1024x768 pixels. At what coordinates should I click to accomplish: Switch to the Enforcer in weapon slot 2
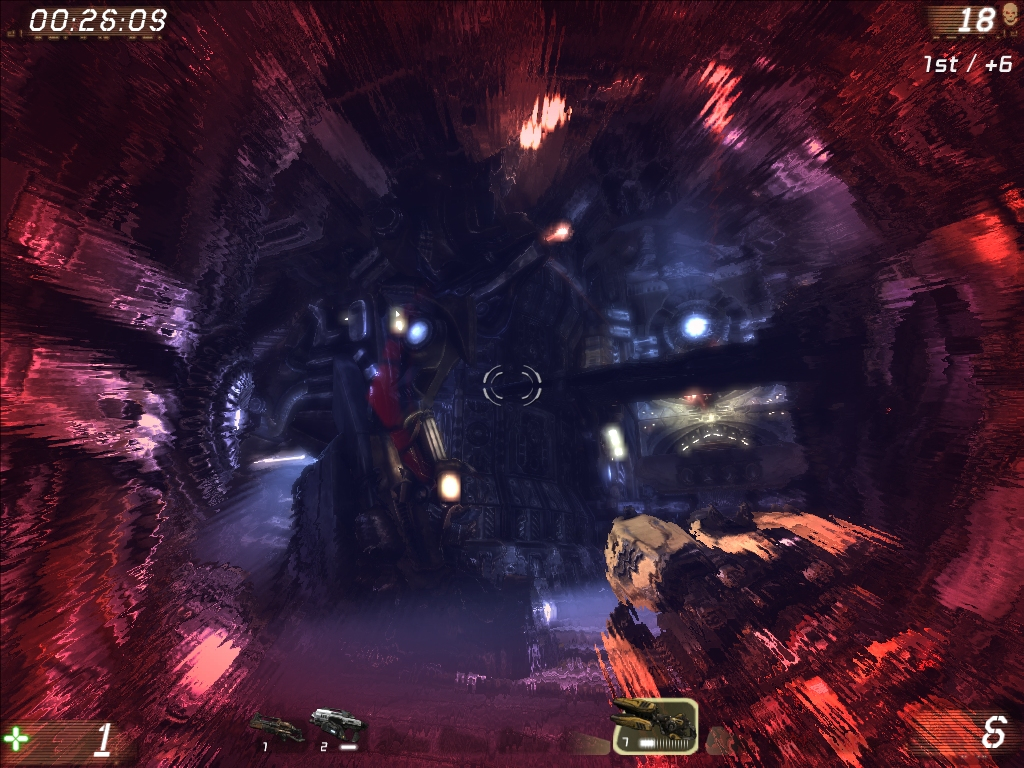(337, 724)
